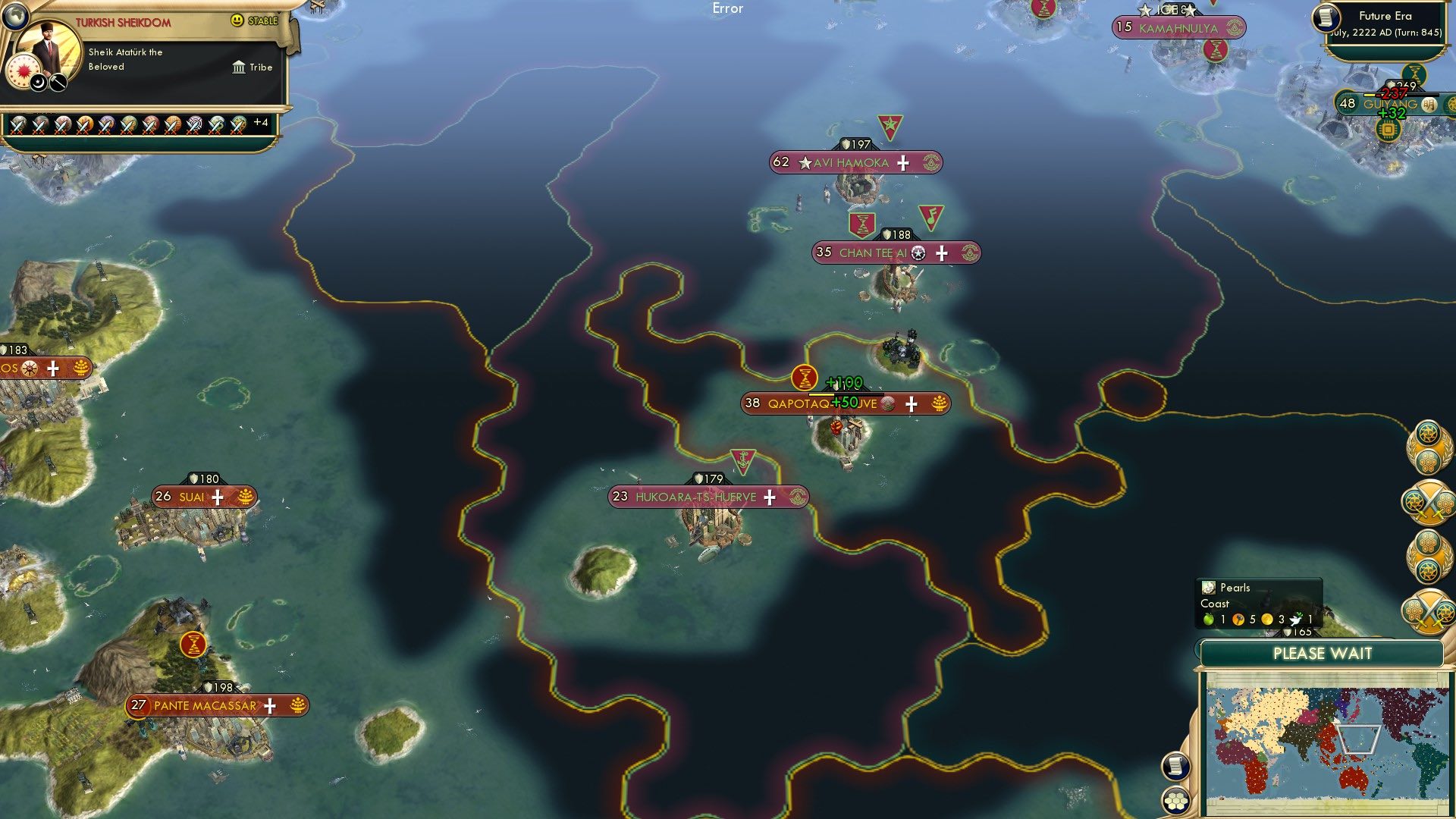
Task: Click the laurel trade notification on right edge
Action: pyautogui.click(x=1431, y=448)
